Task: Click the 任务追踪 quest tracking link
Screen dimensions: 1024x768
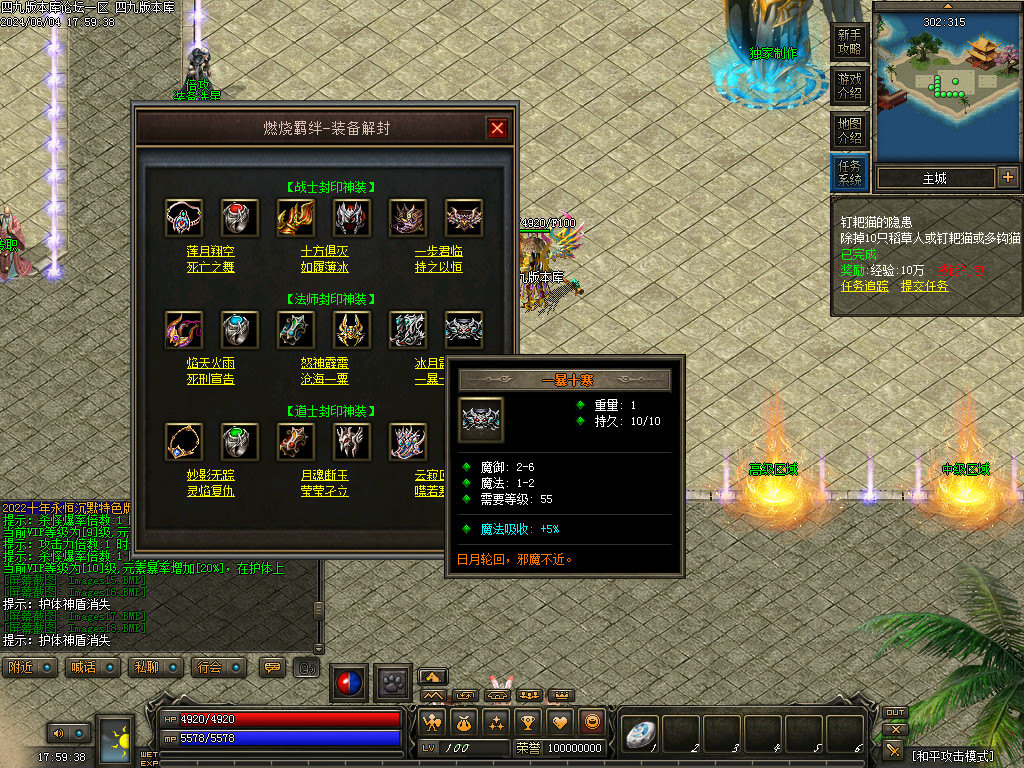Action: coord(865,286)
